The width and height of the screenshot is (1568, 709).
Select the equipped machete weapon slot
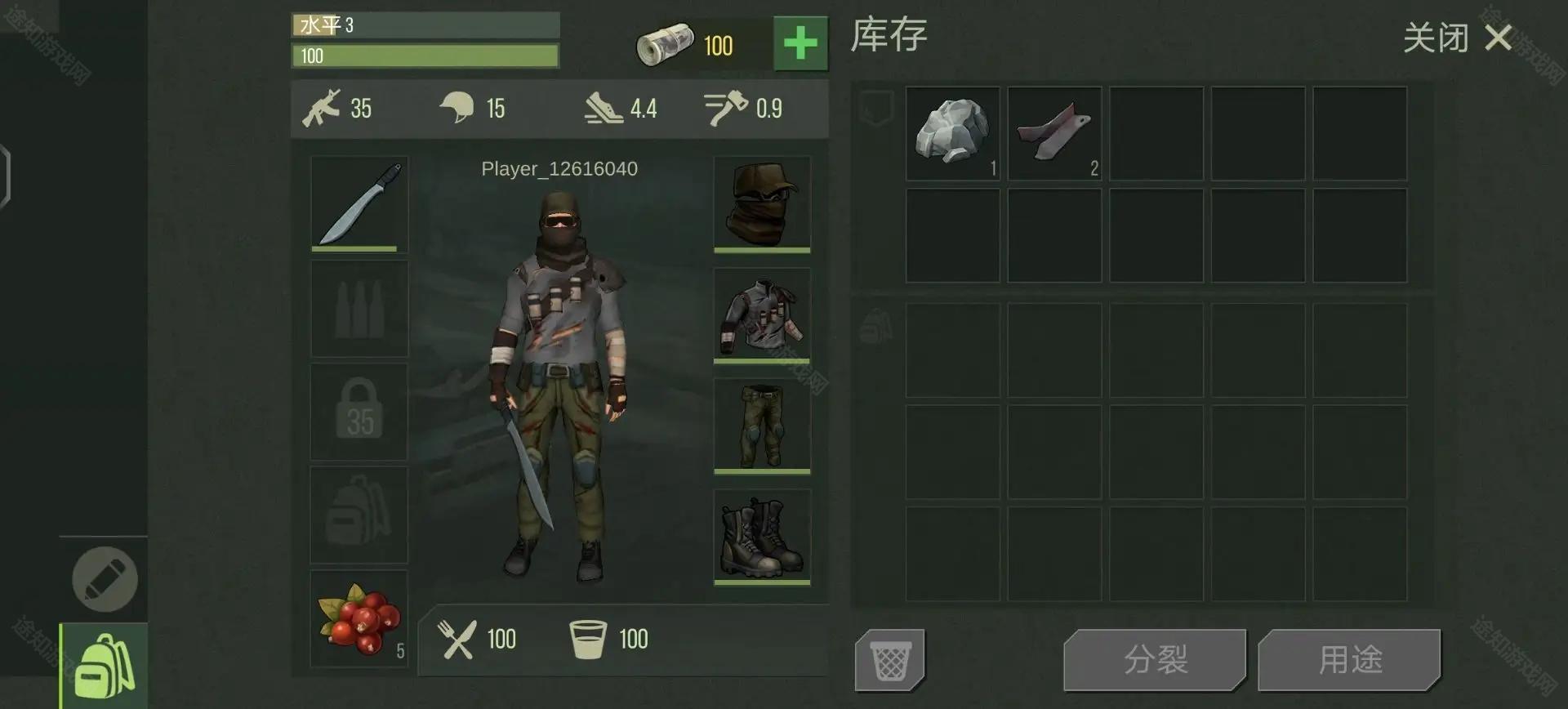pyautogui.click(x=359, y=203)
